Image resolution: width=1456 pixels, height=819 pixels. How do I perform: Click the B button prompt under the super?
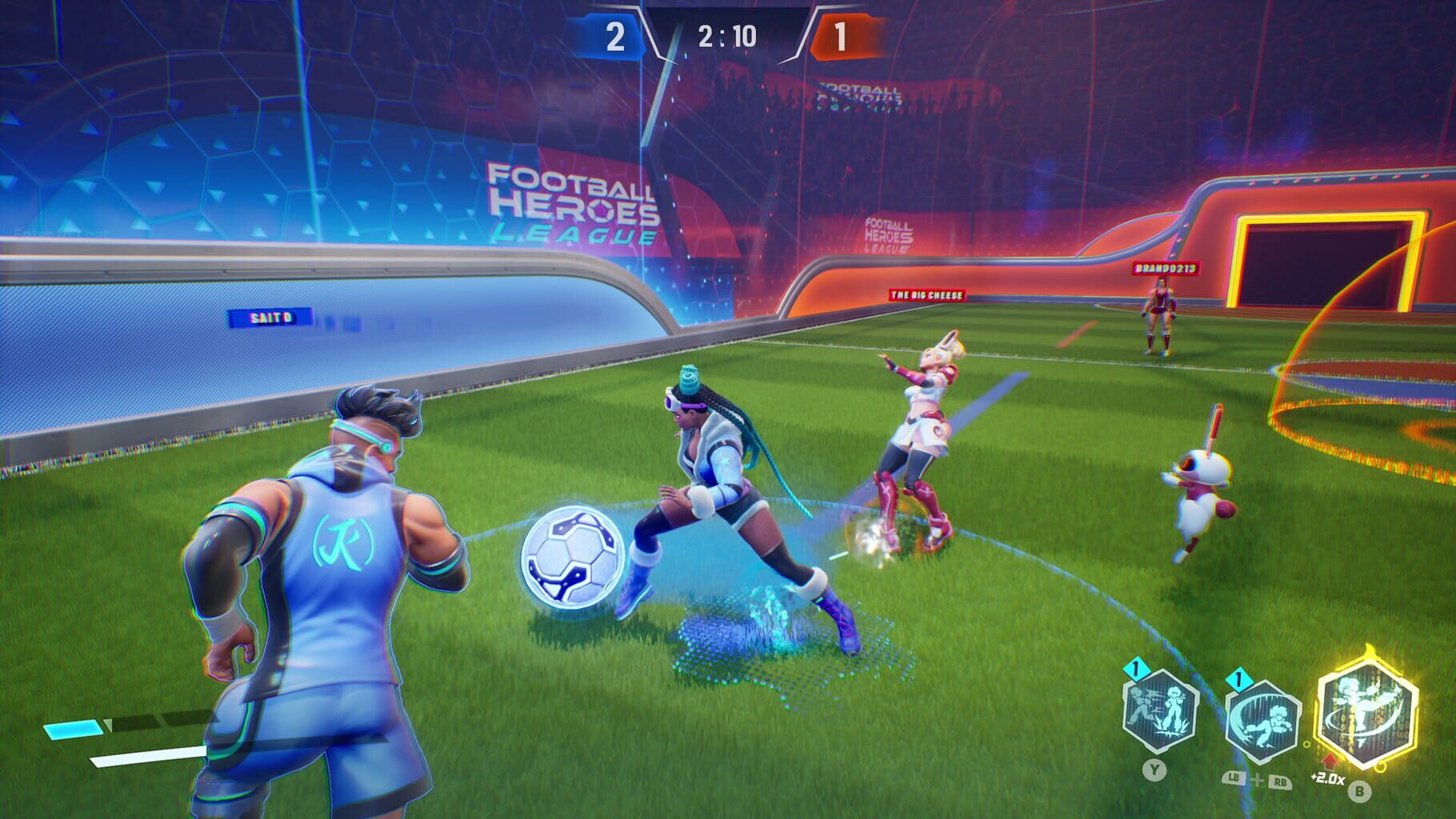tap(1359, 791)
